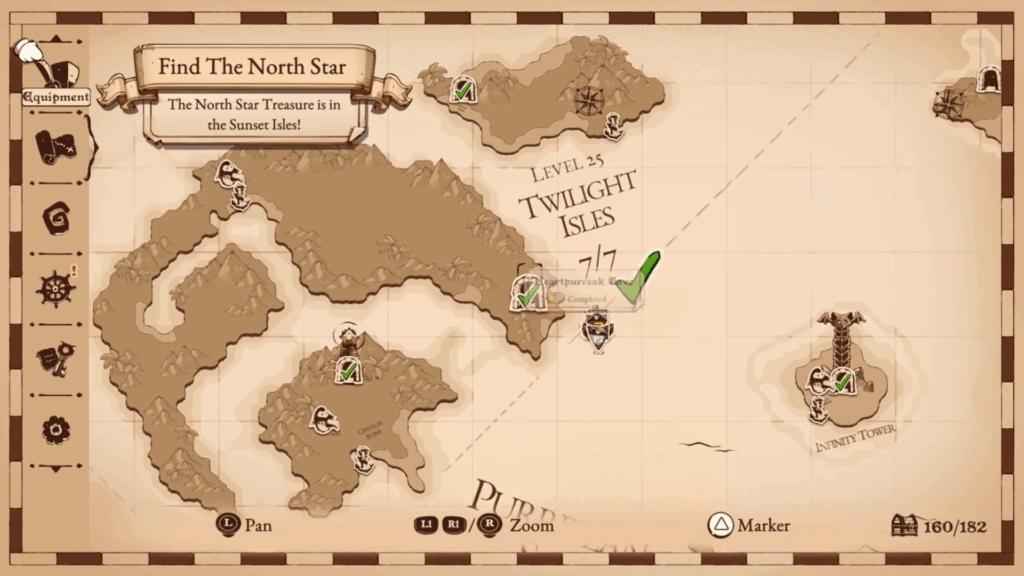Open the book and key tab
The width and height of the screenshot is (1024, 576).
pos(56,358)
